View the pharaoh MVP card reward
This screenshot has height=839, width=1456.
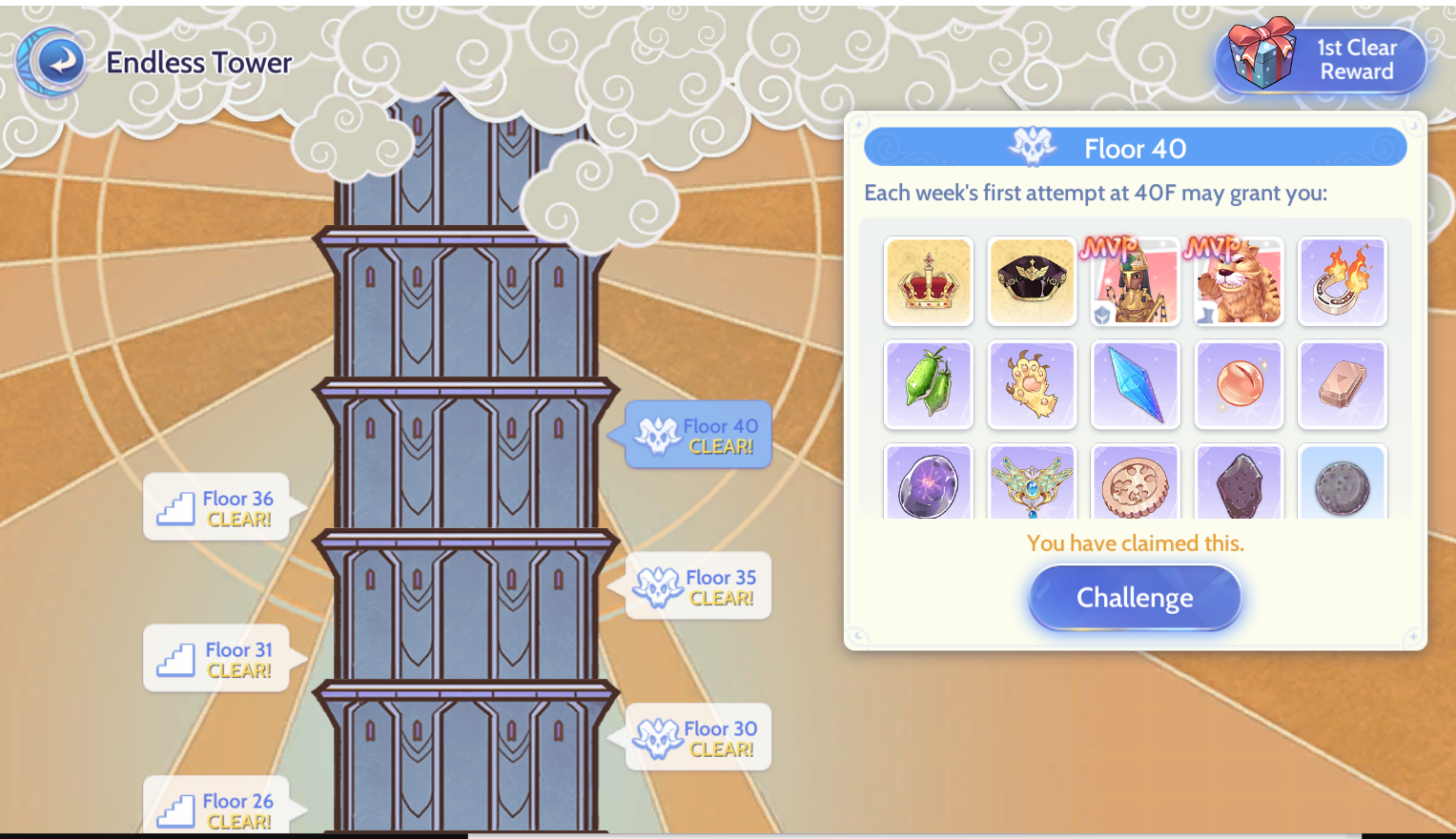[x=1135, y=281]
